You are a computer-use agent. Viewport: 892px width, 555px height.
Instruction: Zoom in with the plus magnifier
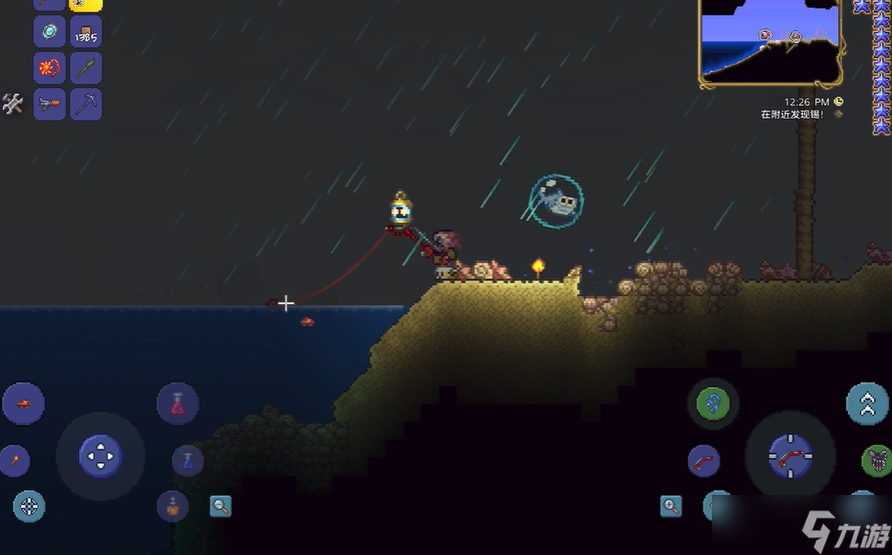(x=671, y=506)
